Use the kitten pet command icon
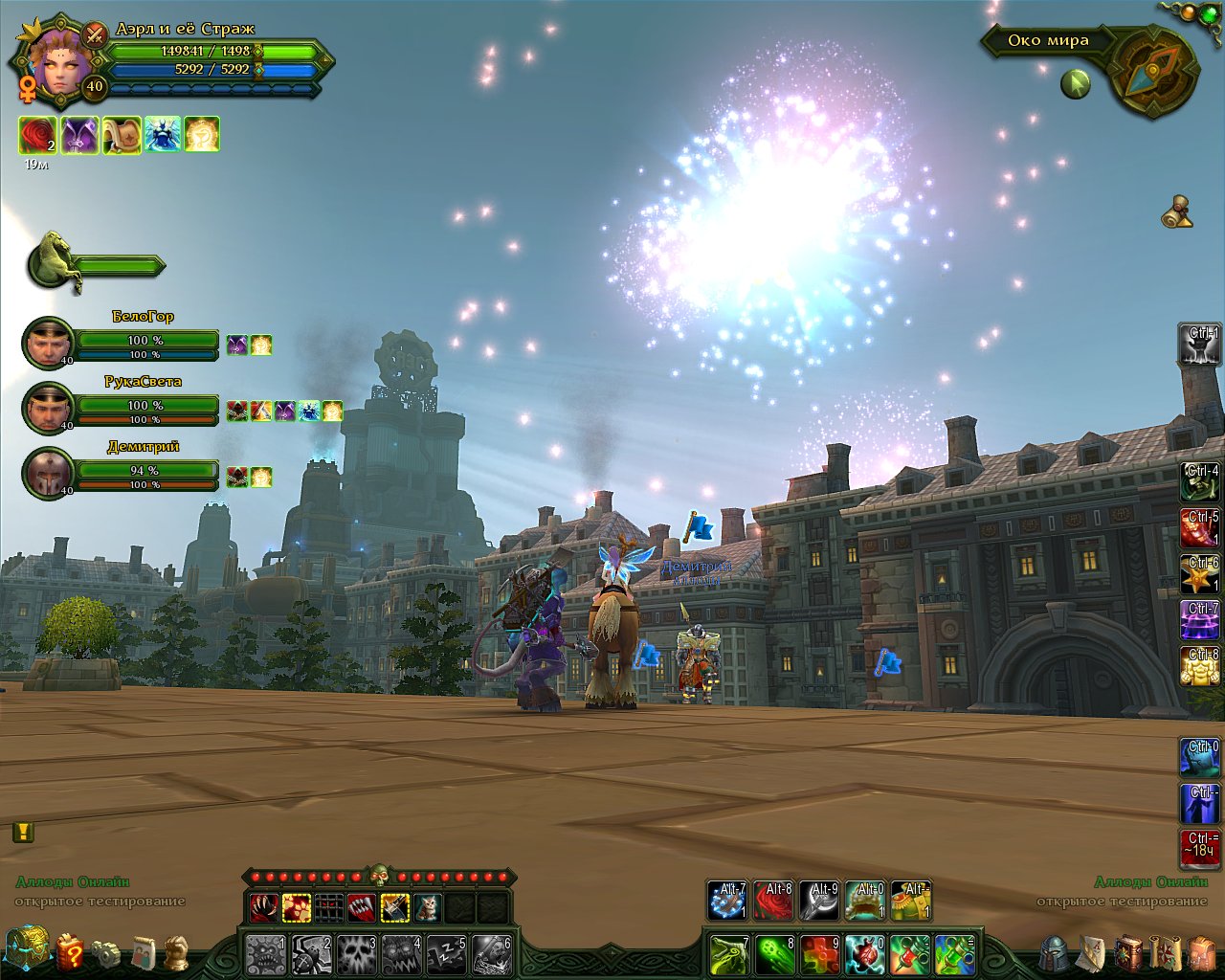 coord(427,906)
